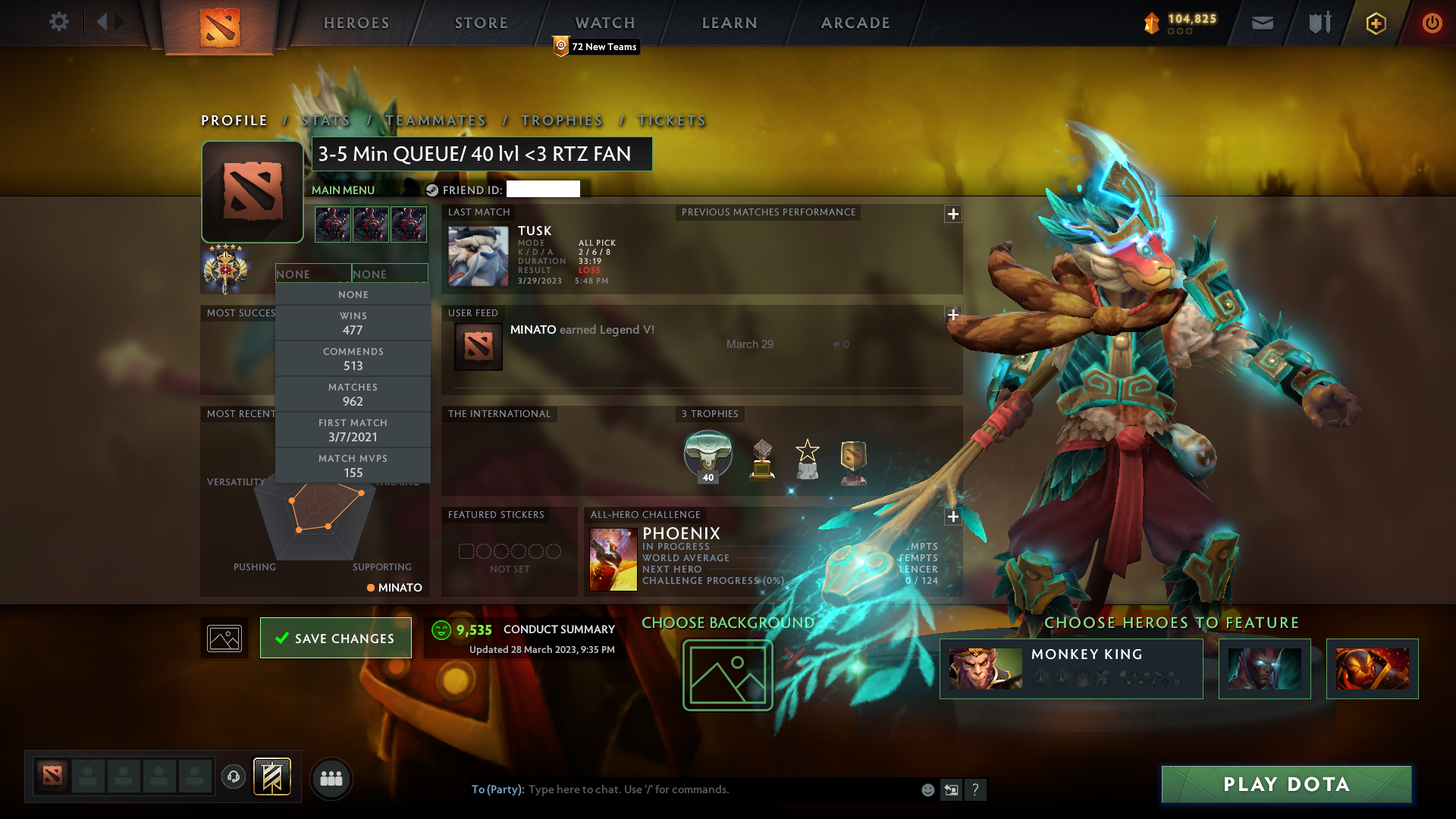Expand the User Feed with its plus icon

(x=953, y=315)
